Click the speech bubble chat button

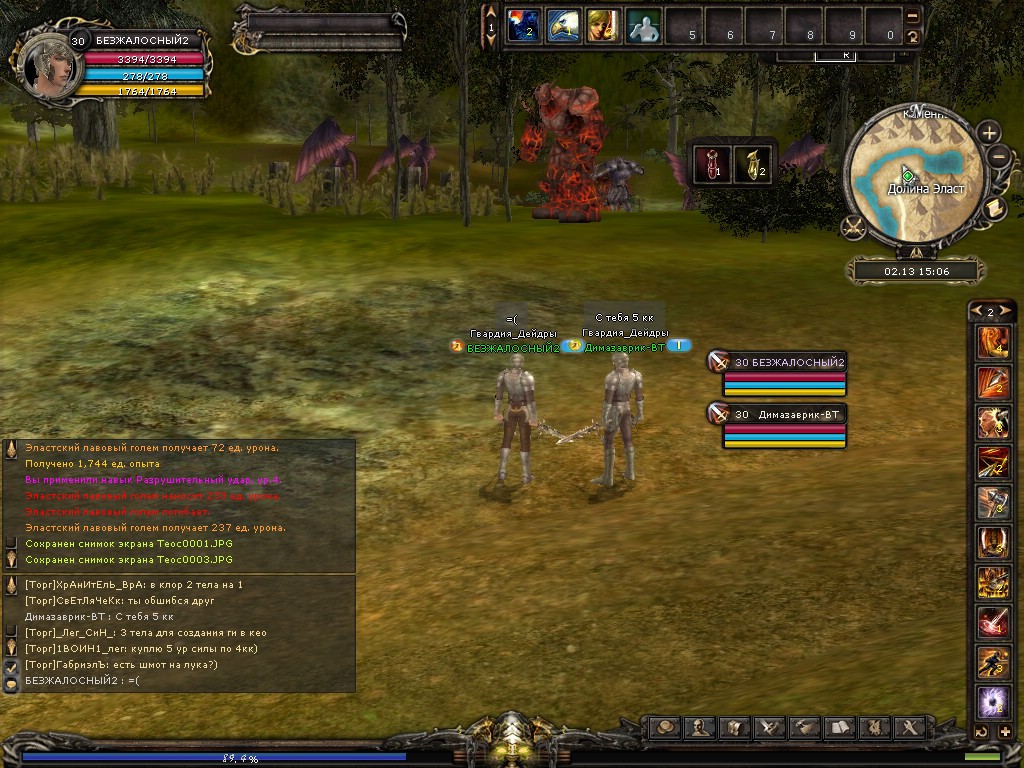(666, 726)
